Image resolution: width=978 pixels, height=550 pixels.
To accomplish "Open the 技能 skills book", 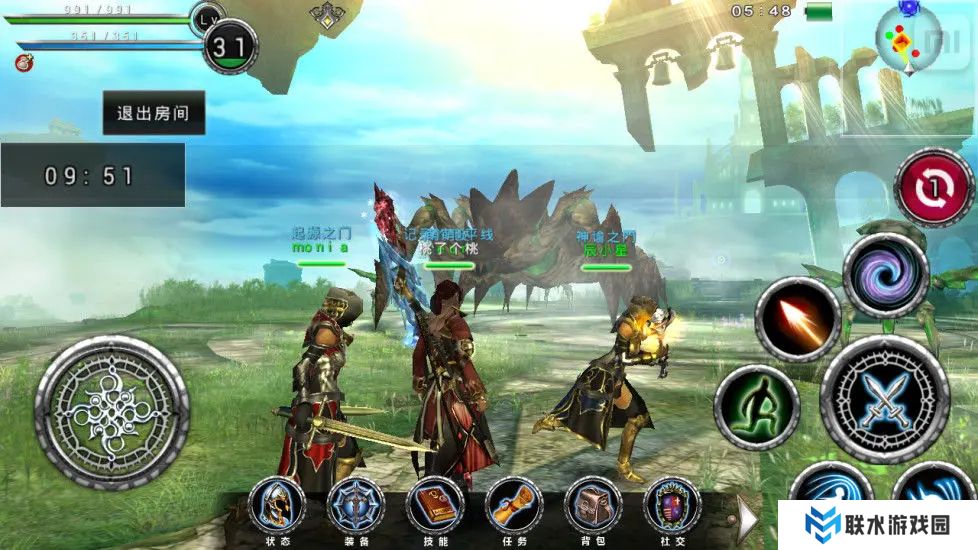I will pyautogui.click(x=435, y=504).
